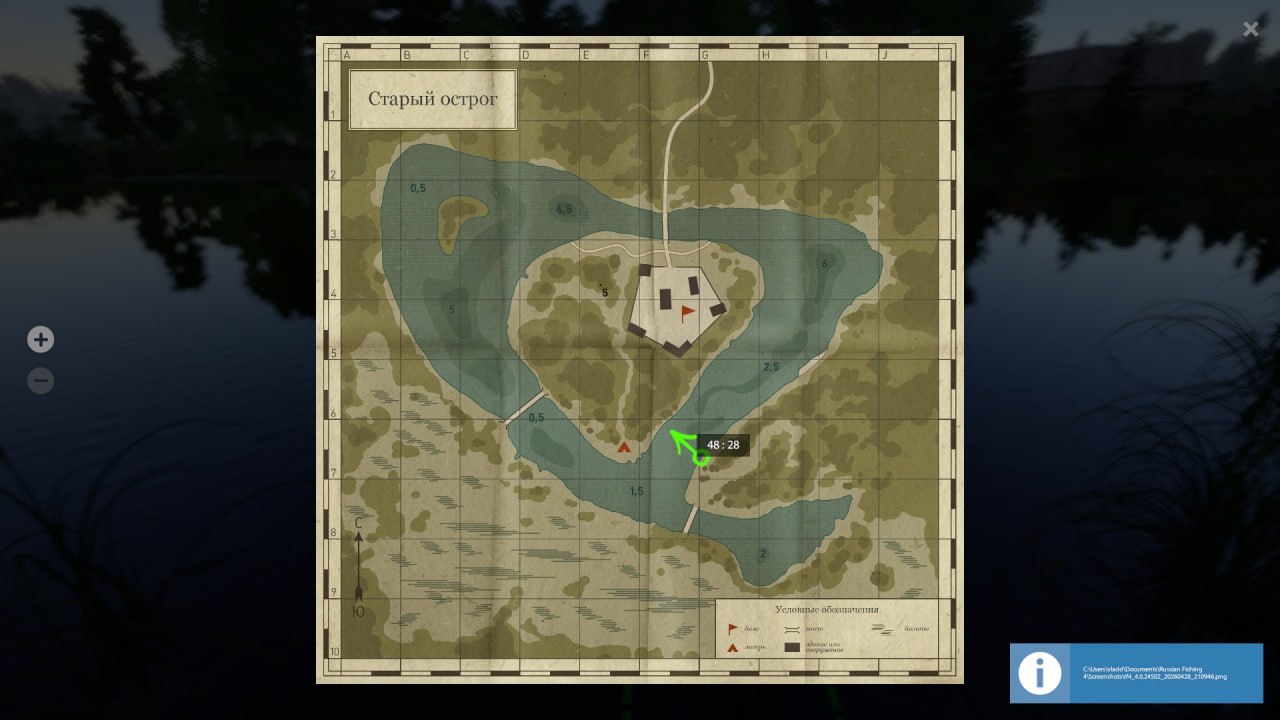Click the green player position marker

pyautogui.click(x=701, y=457)
